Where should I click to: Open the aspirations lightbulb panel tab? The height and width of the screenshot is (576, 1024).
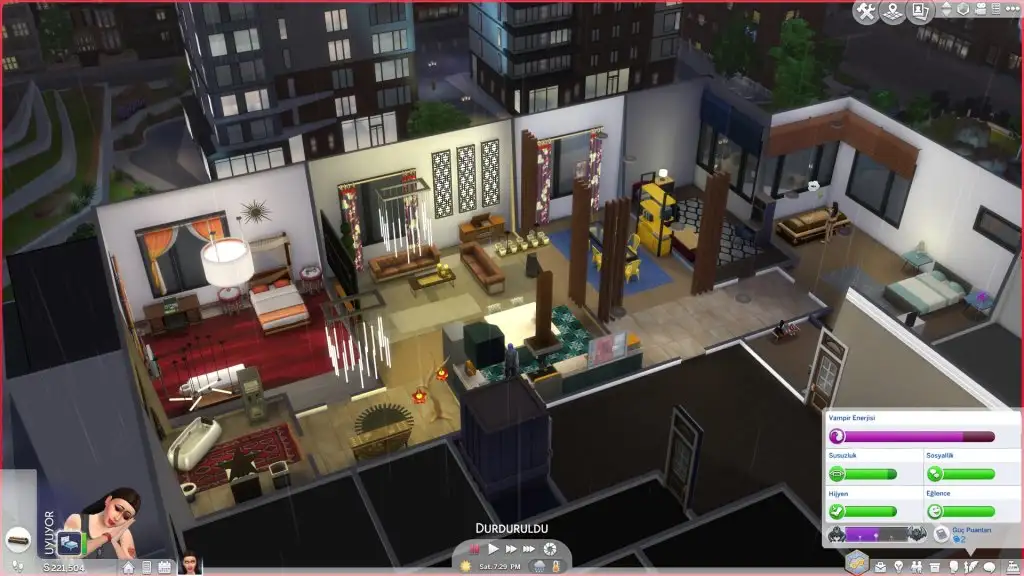898,567
